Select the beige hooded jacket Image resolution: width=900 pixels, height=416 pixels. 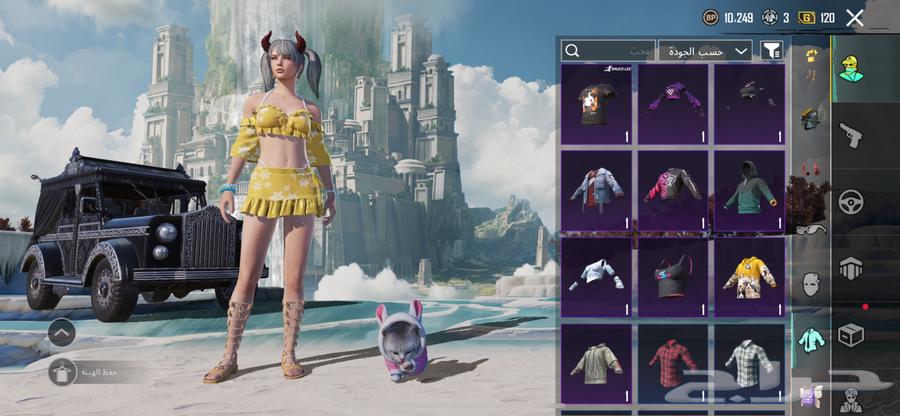pyautogui.click(x=597, y=360)
